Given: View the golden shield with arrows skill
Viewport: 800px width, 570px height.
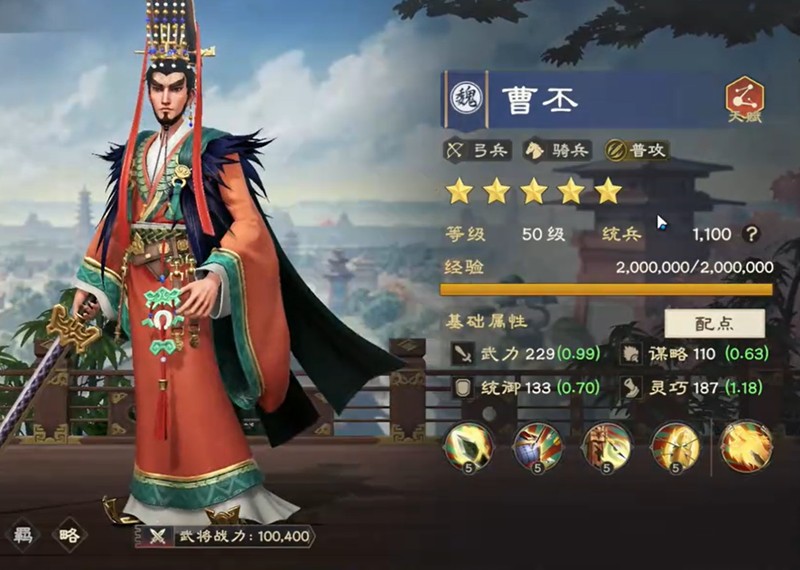Looking at the screenshot, I should (675, 445).
